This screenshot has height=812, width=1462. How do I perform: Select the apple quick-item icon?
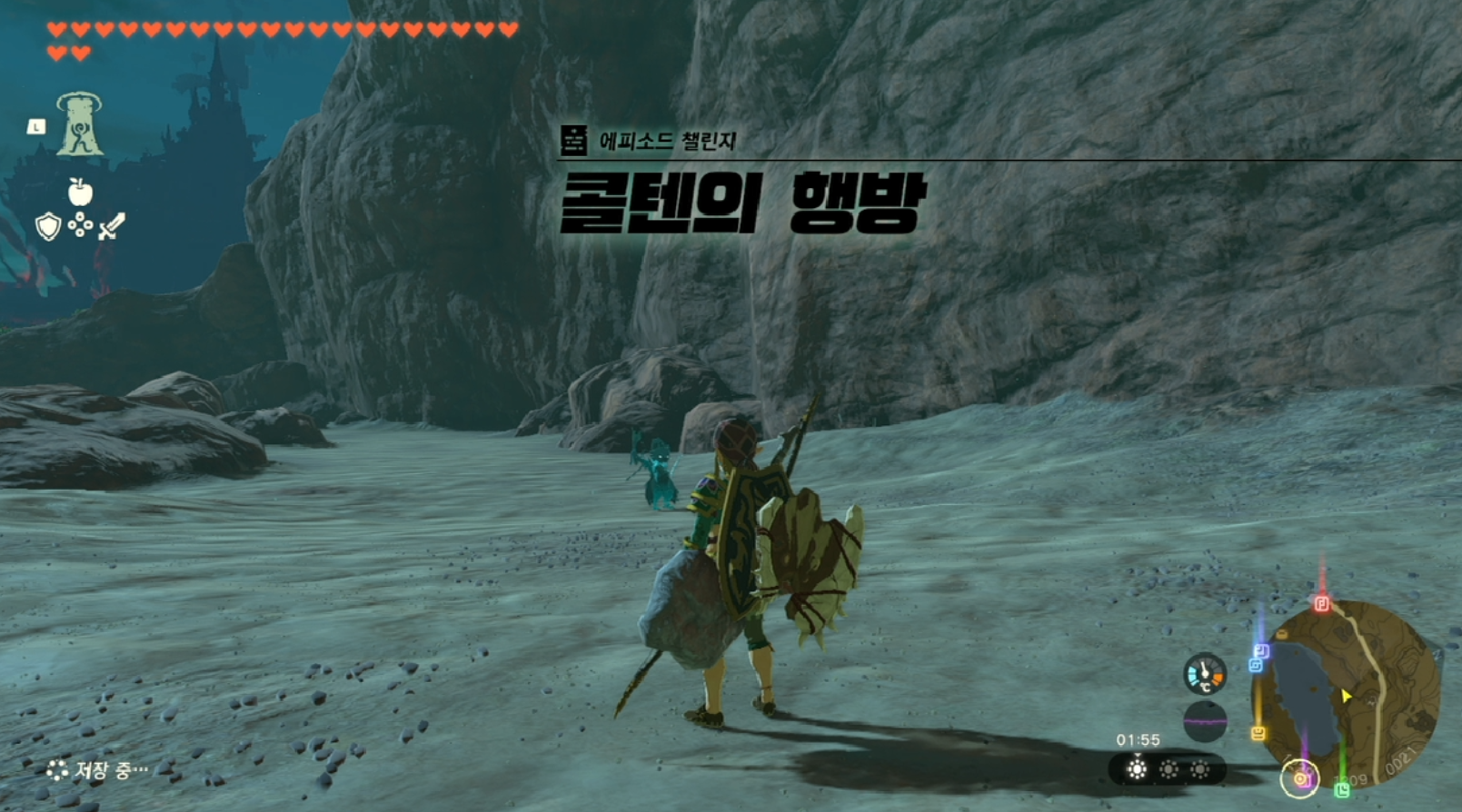click(80, 192)
